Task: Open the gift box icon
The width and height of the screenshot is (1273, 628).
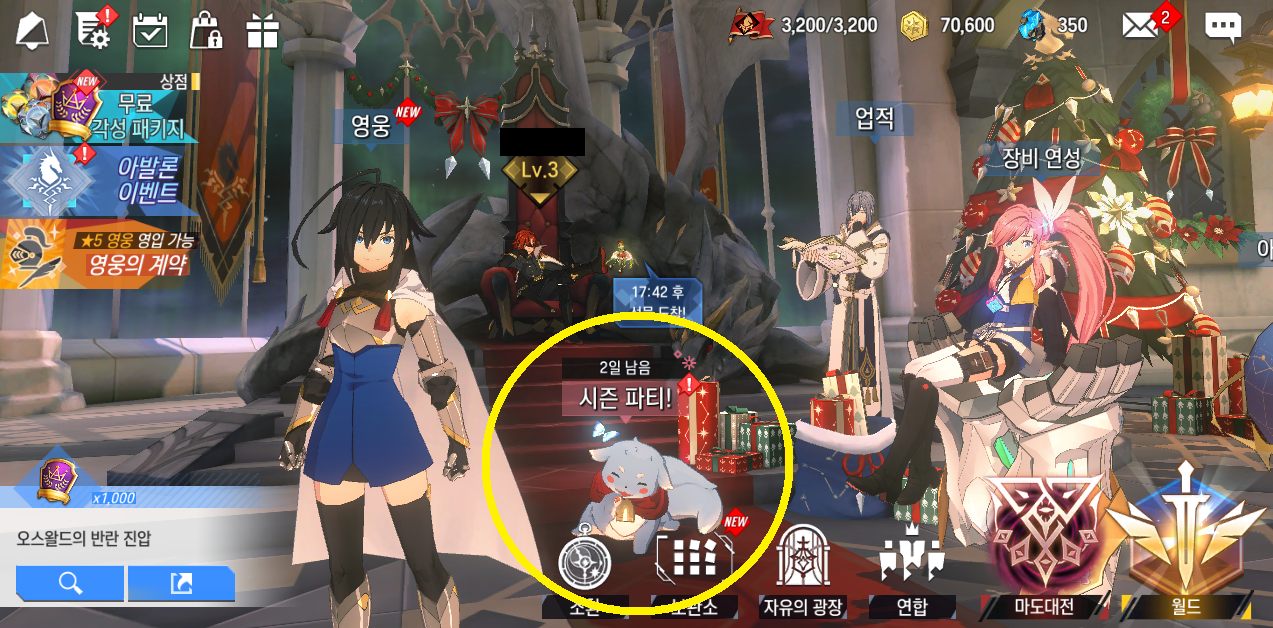Action: coord(262,30)
